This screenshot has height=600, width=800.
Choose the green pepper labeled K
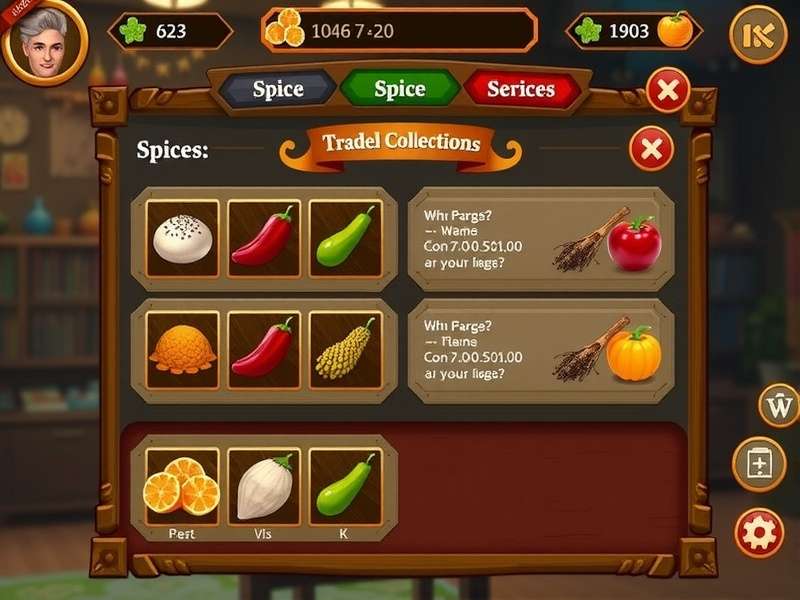[346, 484]
